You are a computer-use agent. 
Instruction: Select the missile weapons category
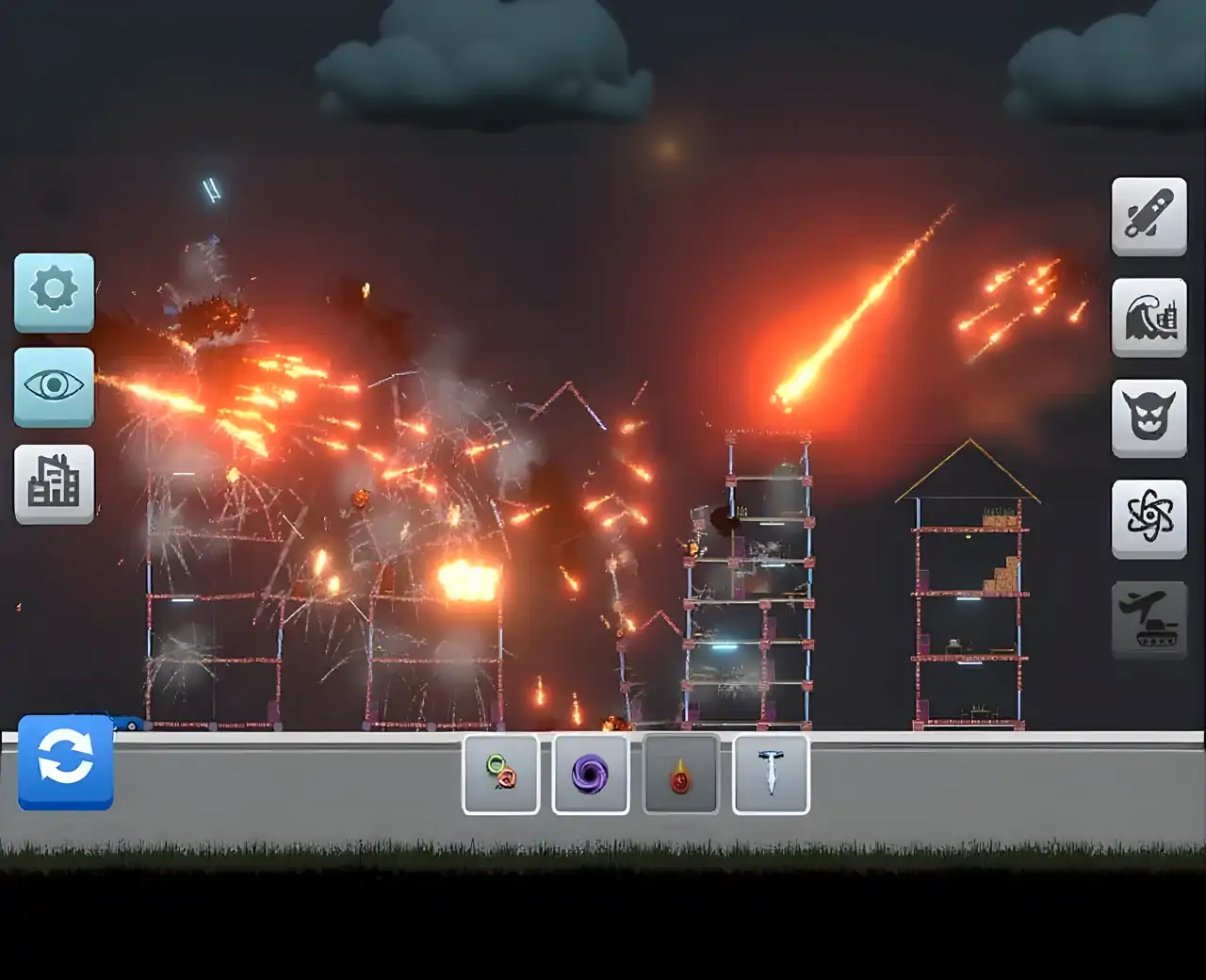click(x=1149, y=216)
